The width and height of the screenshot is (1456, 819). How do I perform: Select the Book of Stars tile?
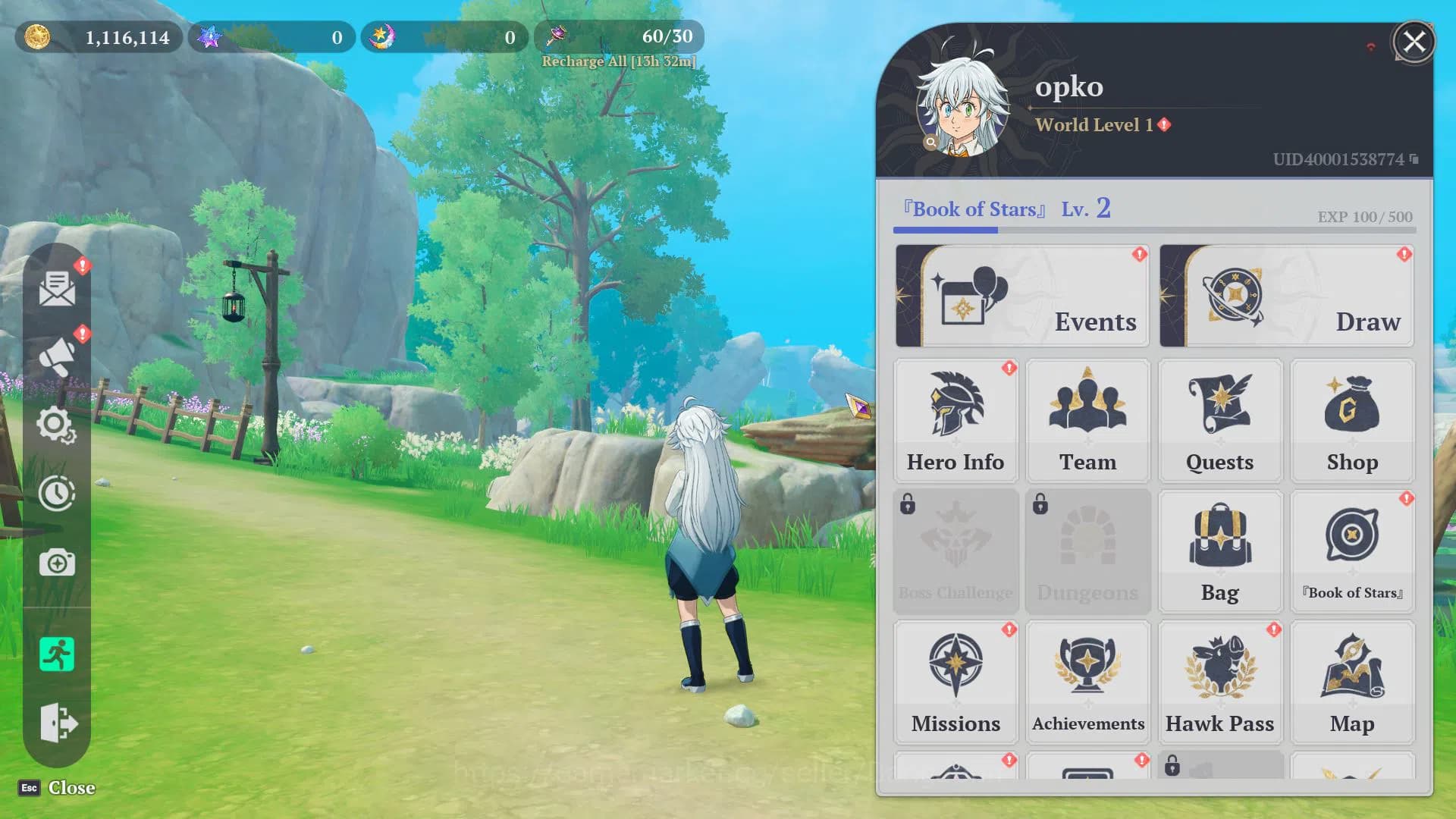pyautogui.click(x=1352, y=551)
